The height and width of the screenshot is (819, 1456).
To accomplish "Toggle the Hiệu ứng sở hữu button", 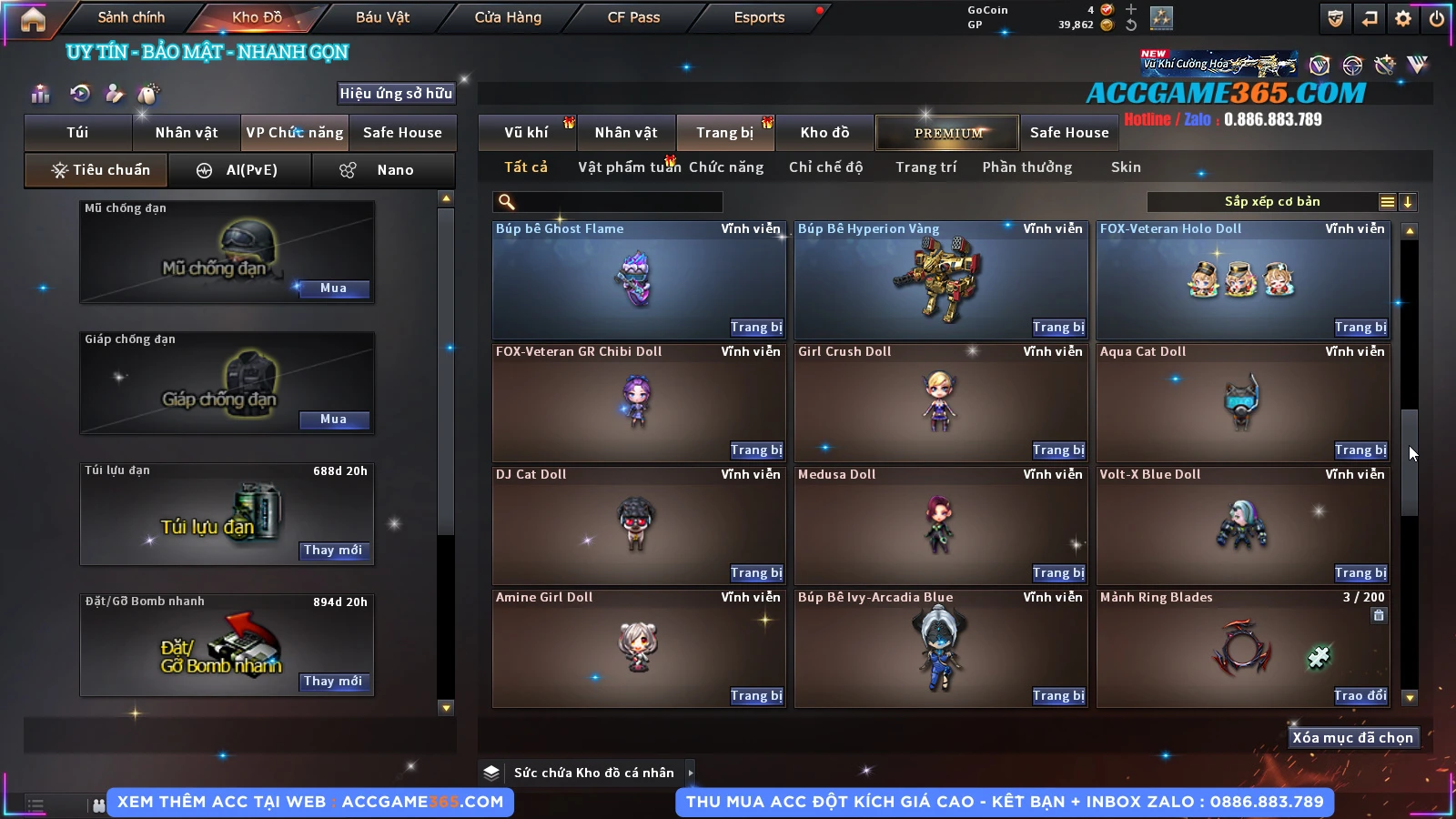I will (396, 94).
